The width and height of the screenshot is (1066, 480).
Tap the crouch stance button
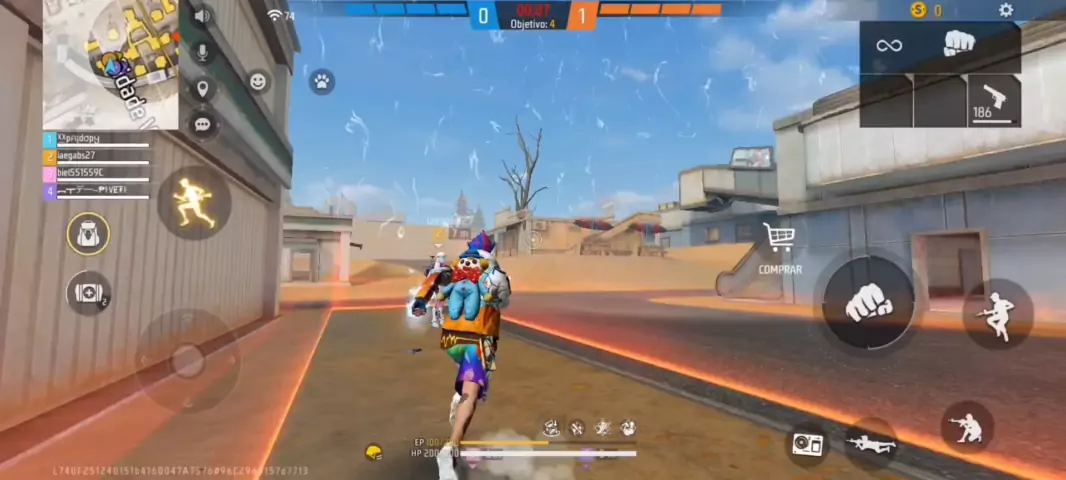pyautogui.click(x=967, y=428)
